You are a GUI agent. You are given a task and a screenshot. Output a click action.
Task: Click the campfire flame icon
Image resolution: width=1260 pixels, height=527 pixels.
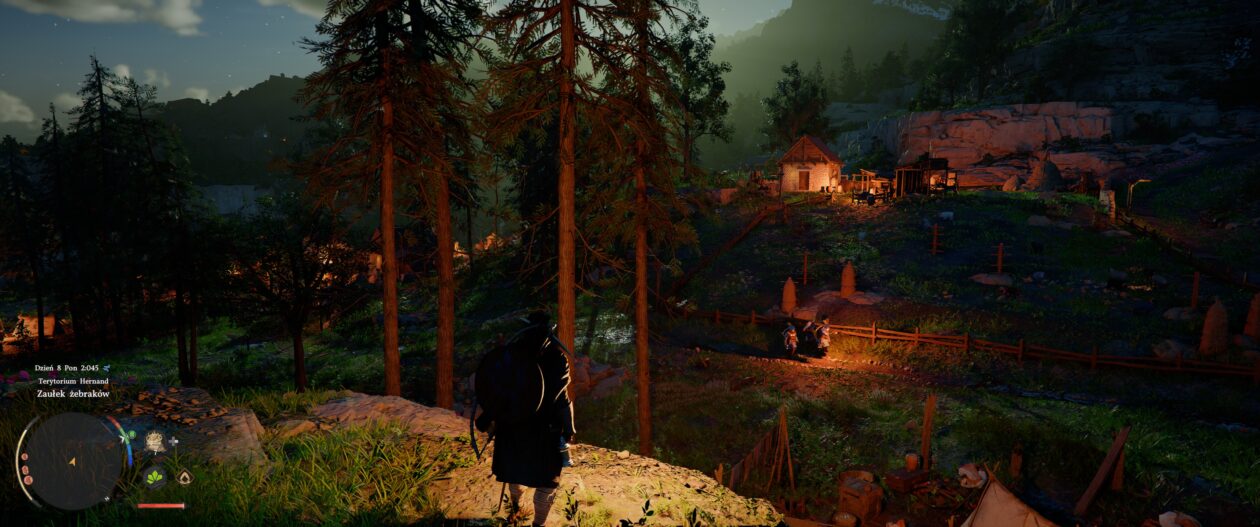pos(184,477)
